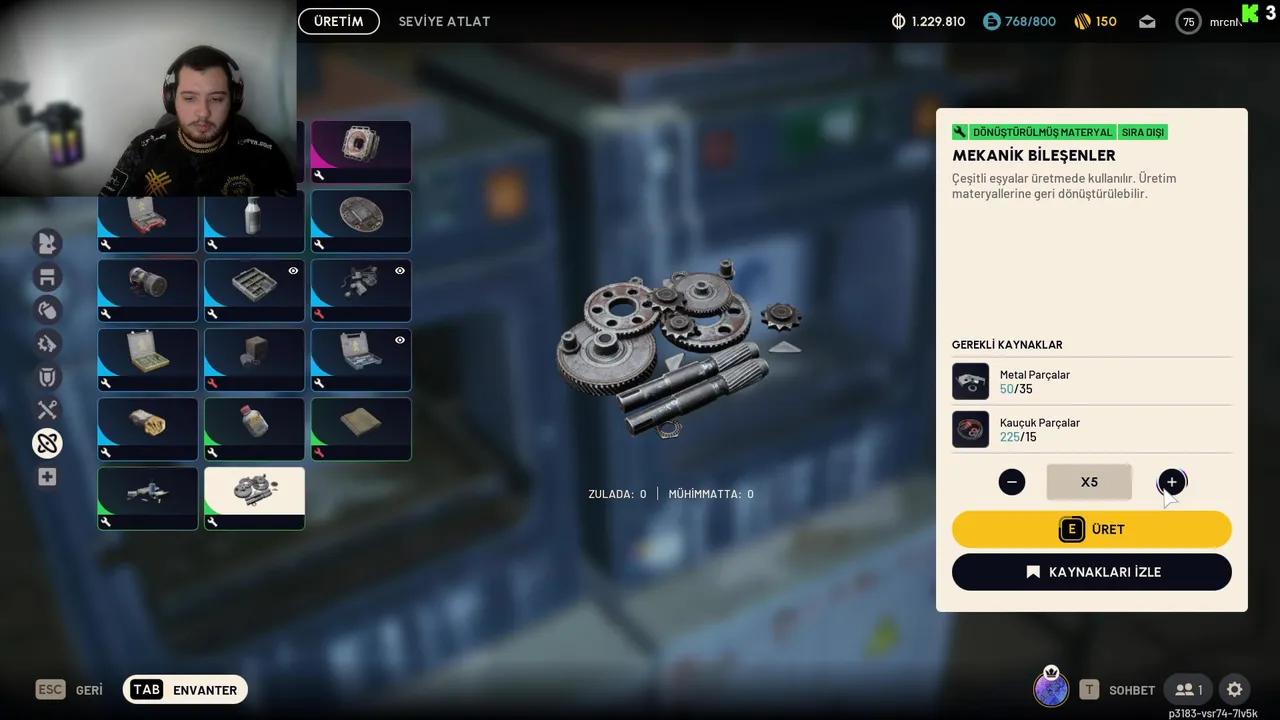Select the plus-sign medical category icon
This screenshot has width=1280, height=720.
coord(47,477)
